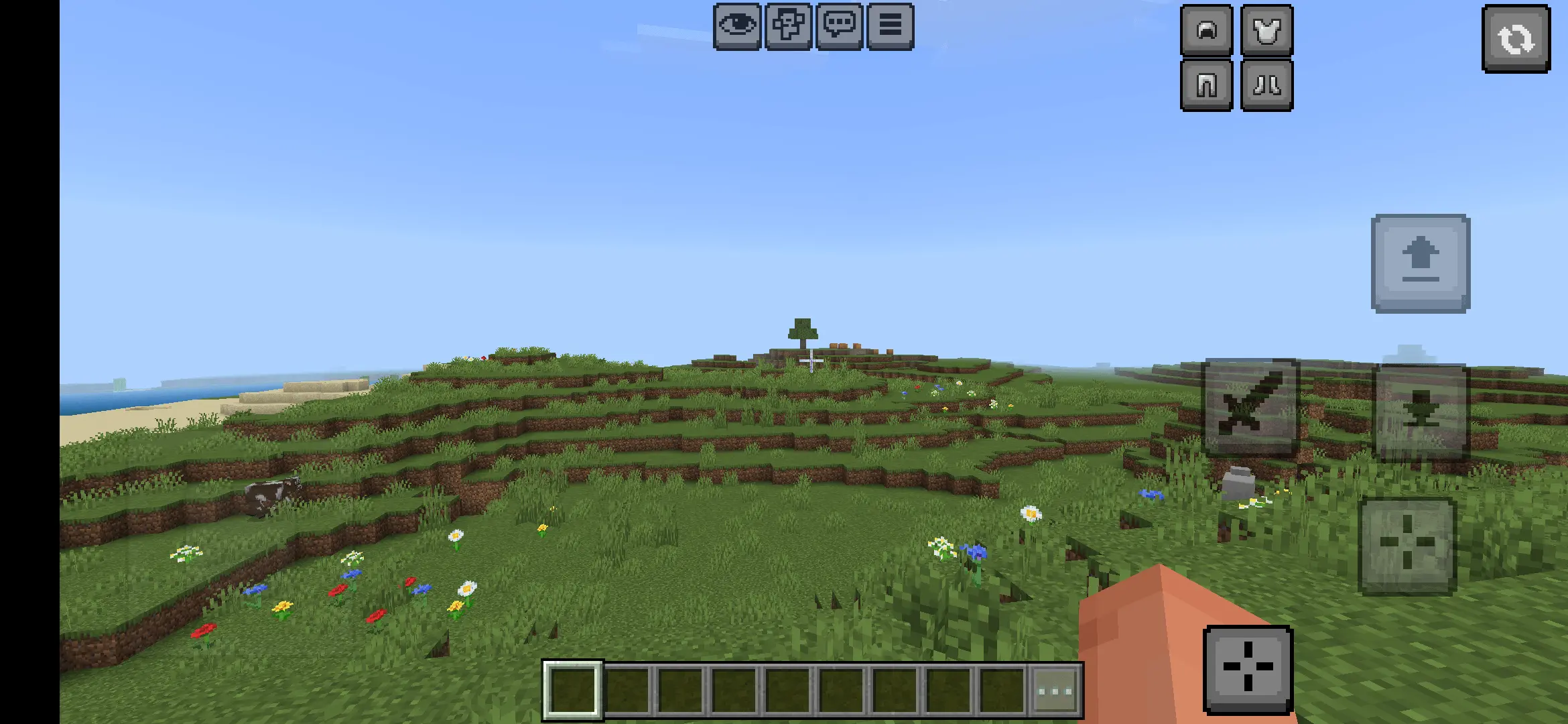Open the pause menu with three bars
The width and height of the screenshot is (1568, 724).
(890, 26)
